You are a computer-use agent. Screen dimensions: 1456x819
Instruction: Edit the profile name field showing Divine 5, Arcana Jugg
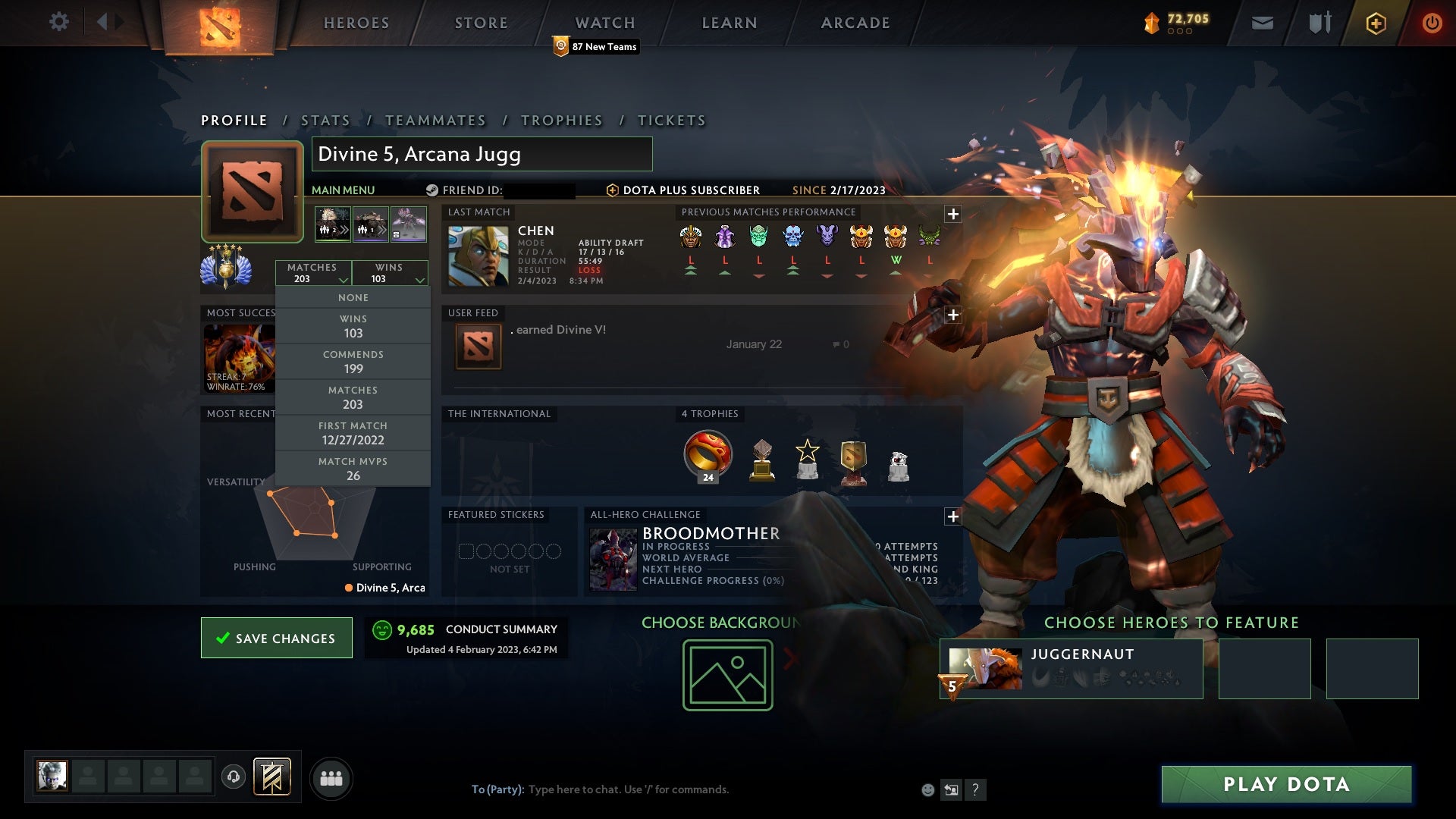[482, 154]
